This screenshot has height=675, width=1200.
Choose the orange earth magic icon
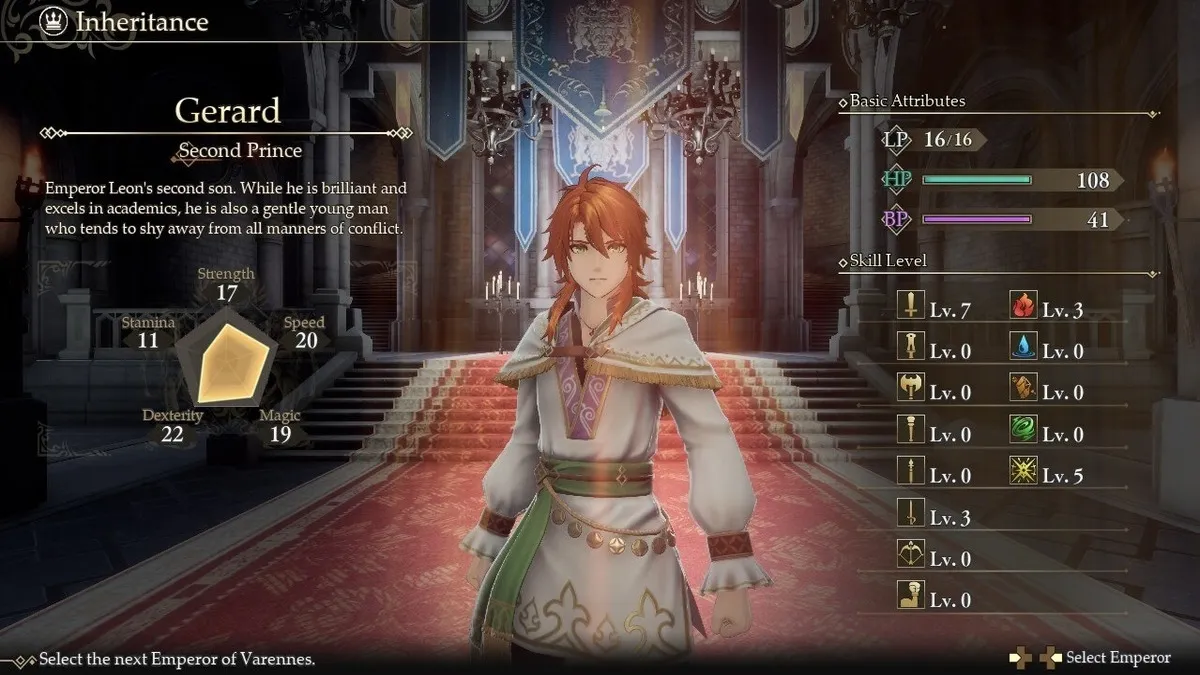1022,390
